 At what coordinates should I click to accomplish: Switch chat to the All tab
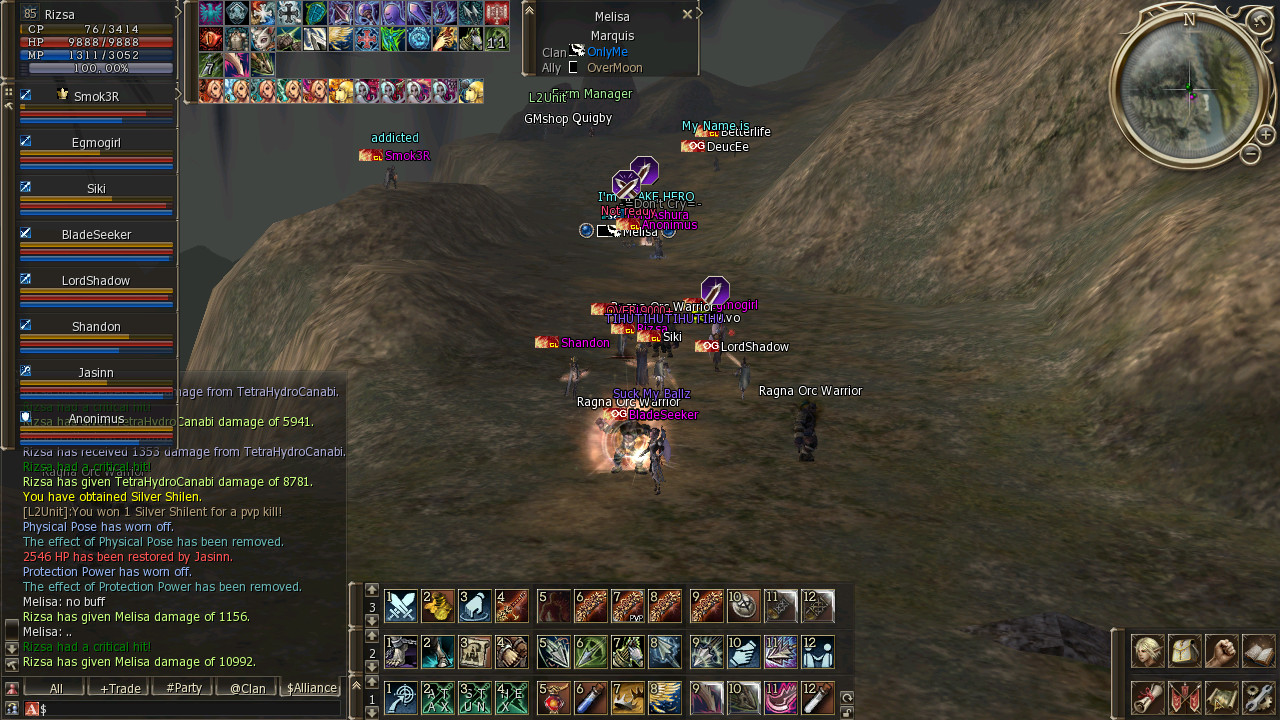(x=56, y=688)
